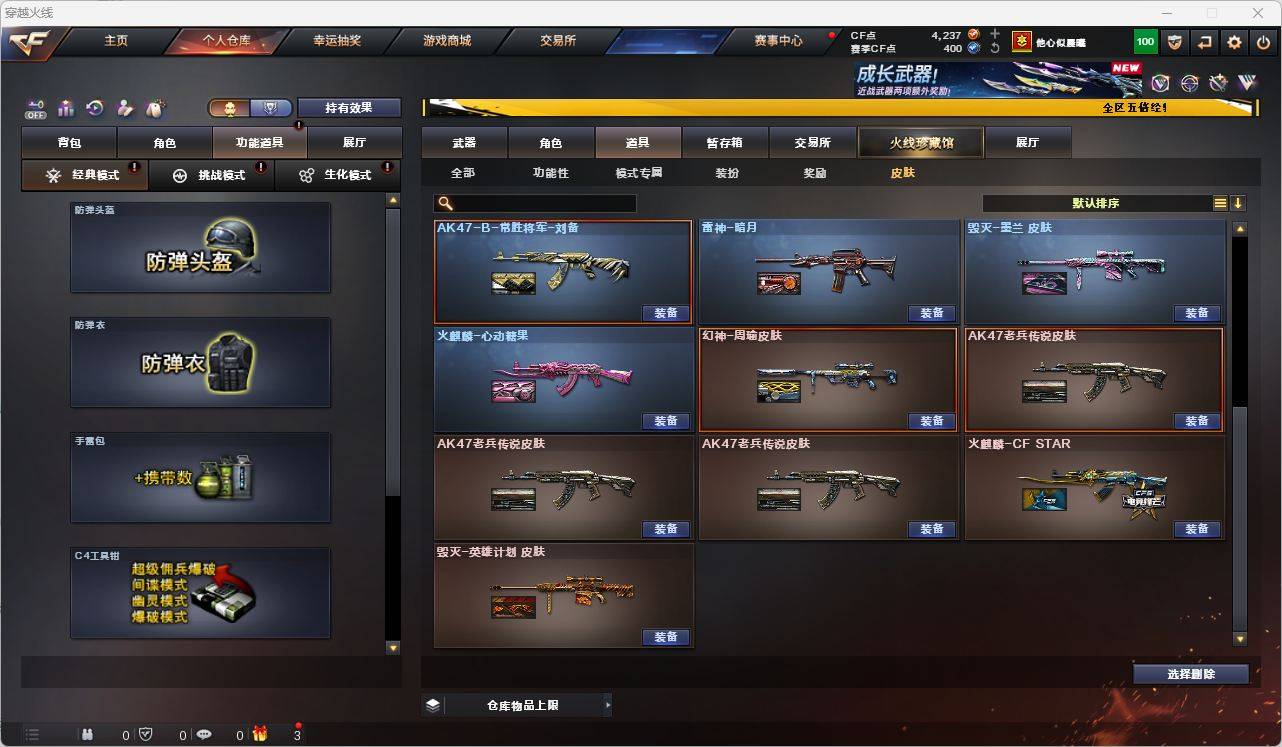The height and width of the screenshot is (747, 1282).
Task: Open the settings gear icon top right
Action: 1233,41
